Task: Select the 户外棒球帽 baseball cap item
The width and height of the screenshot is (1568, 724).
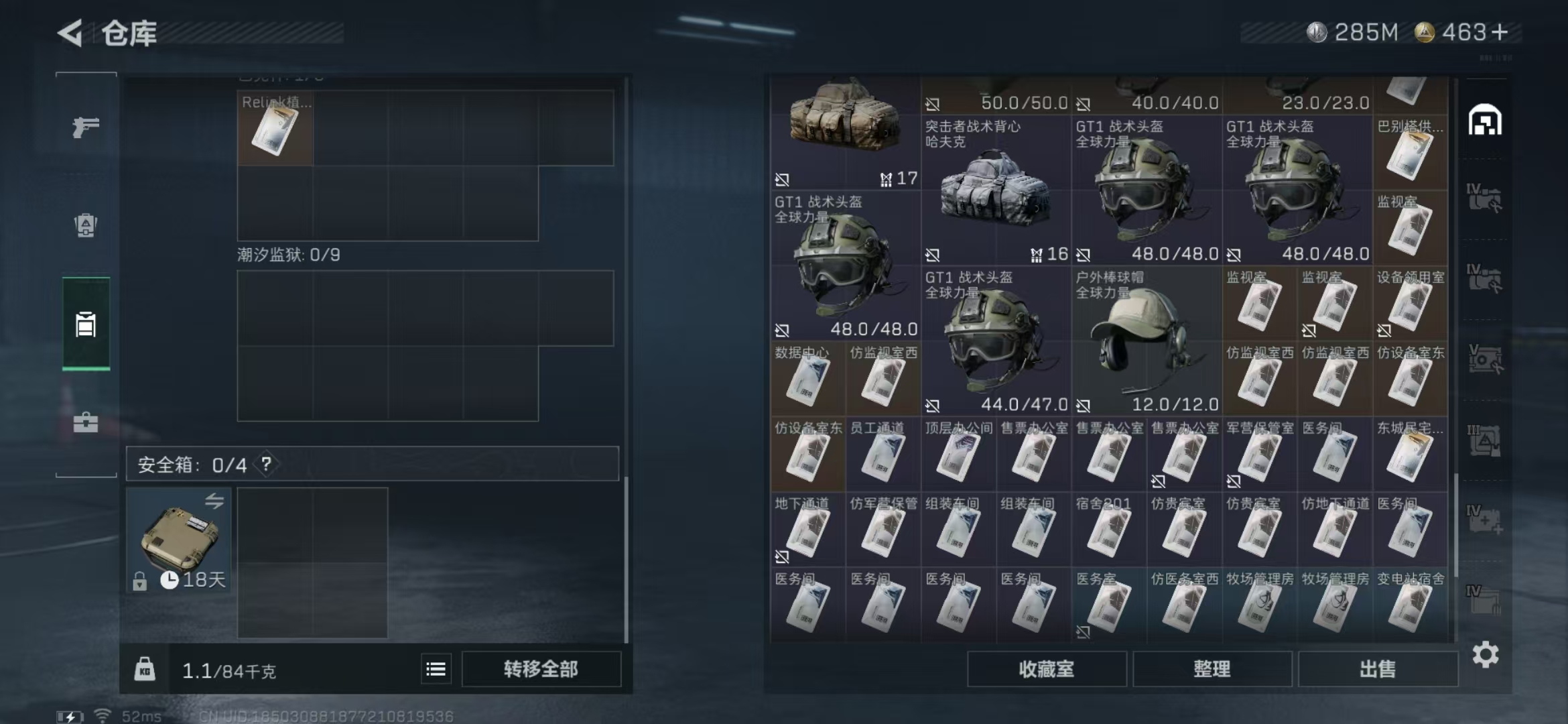Action: 1146,342
